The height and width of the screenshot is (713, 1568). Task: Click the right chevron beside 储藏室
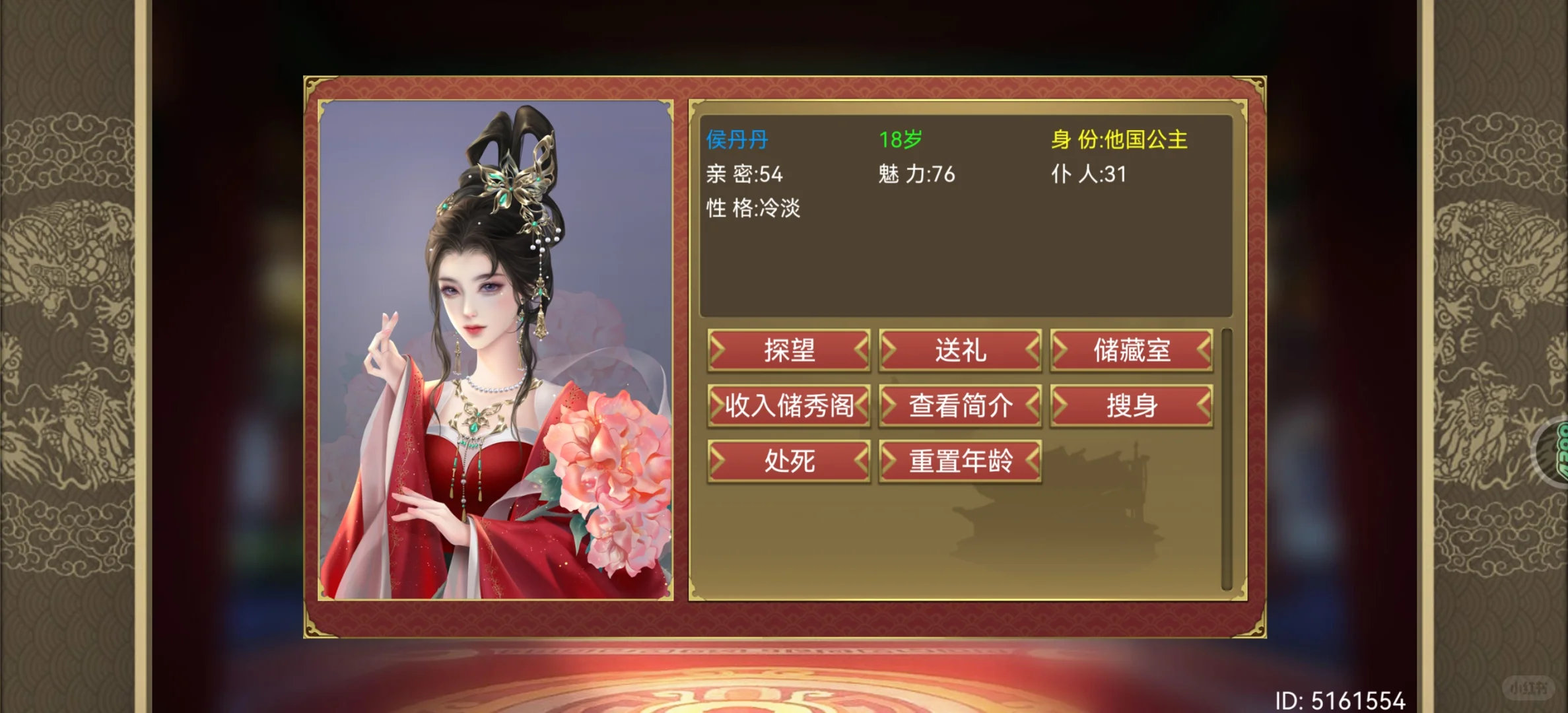click(x=1202, y=351)
